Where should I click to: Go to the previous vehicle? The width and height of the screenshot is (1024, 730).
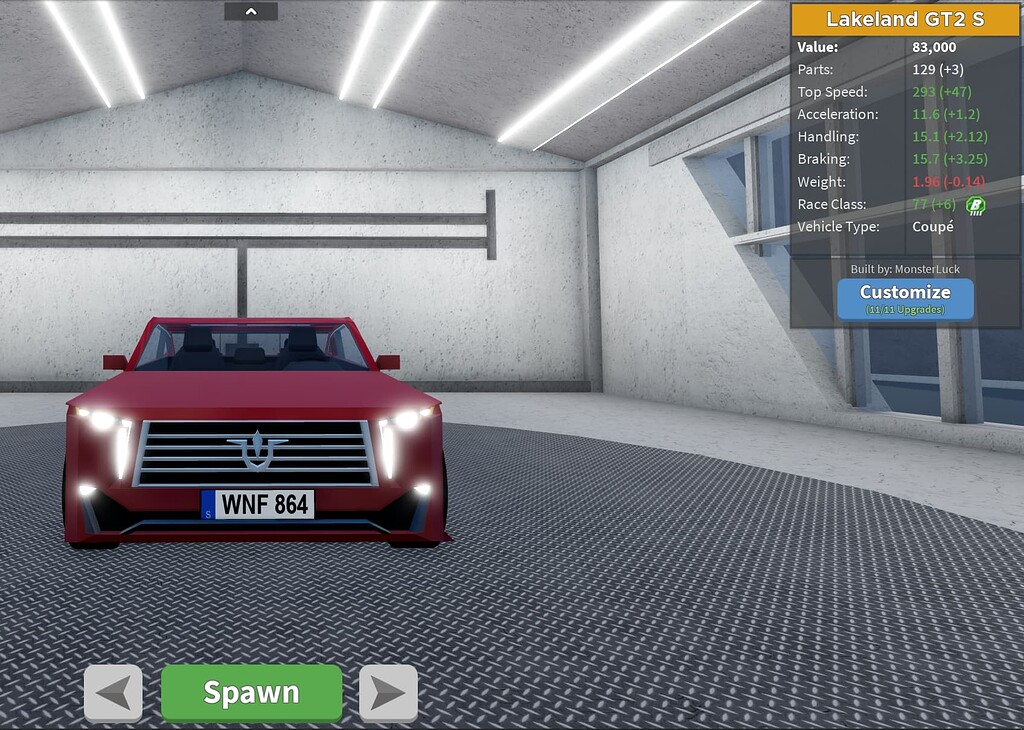coord(113,692)
